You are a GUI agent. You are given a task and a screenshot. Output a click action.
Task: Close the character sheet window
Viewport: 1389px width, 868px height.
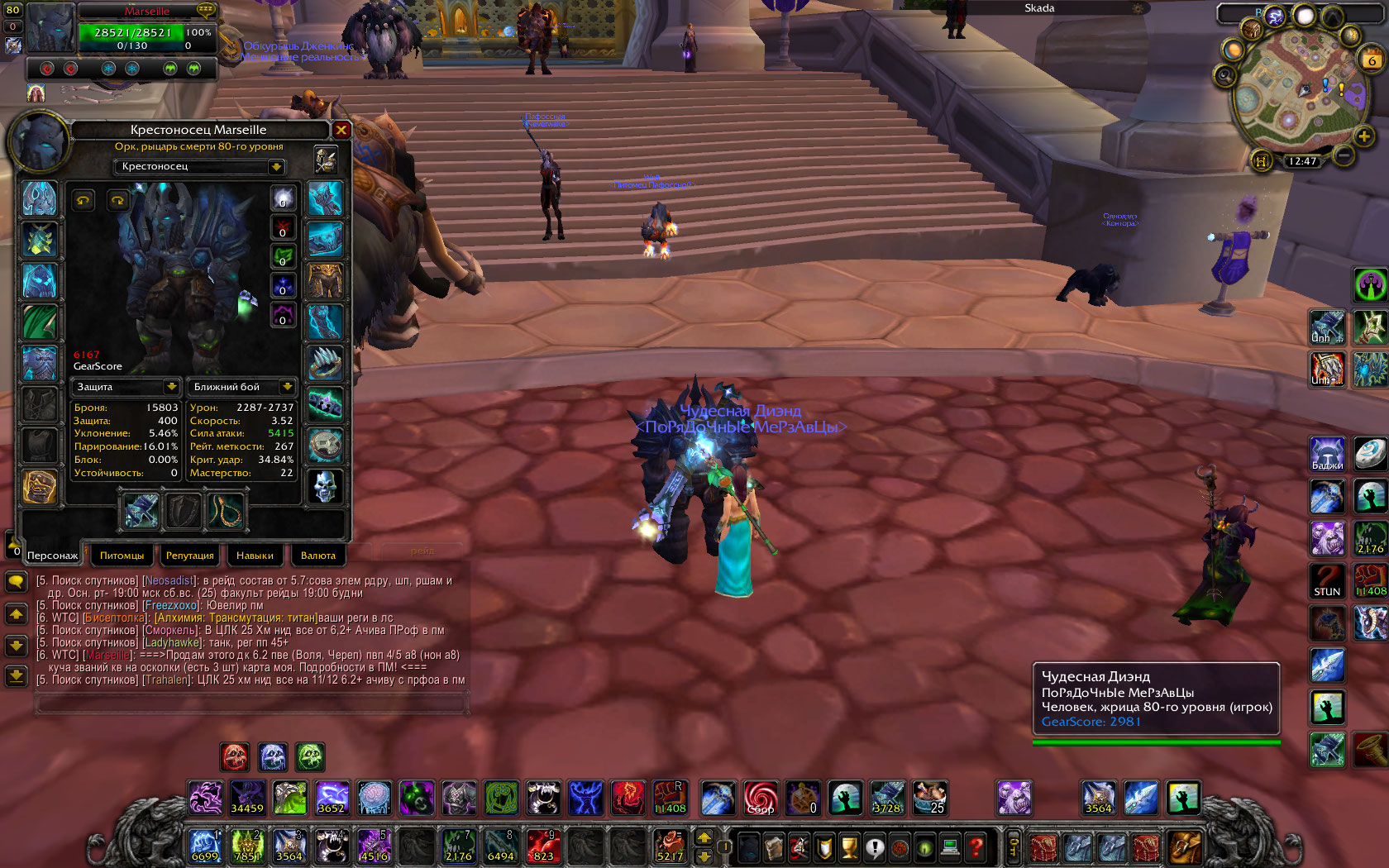341,130
